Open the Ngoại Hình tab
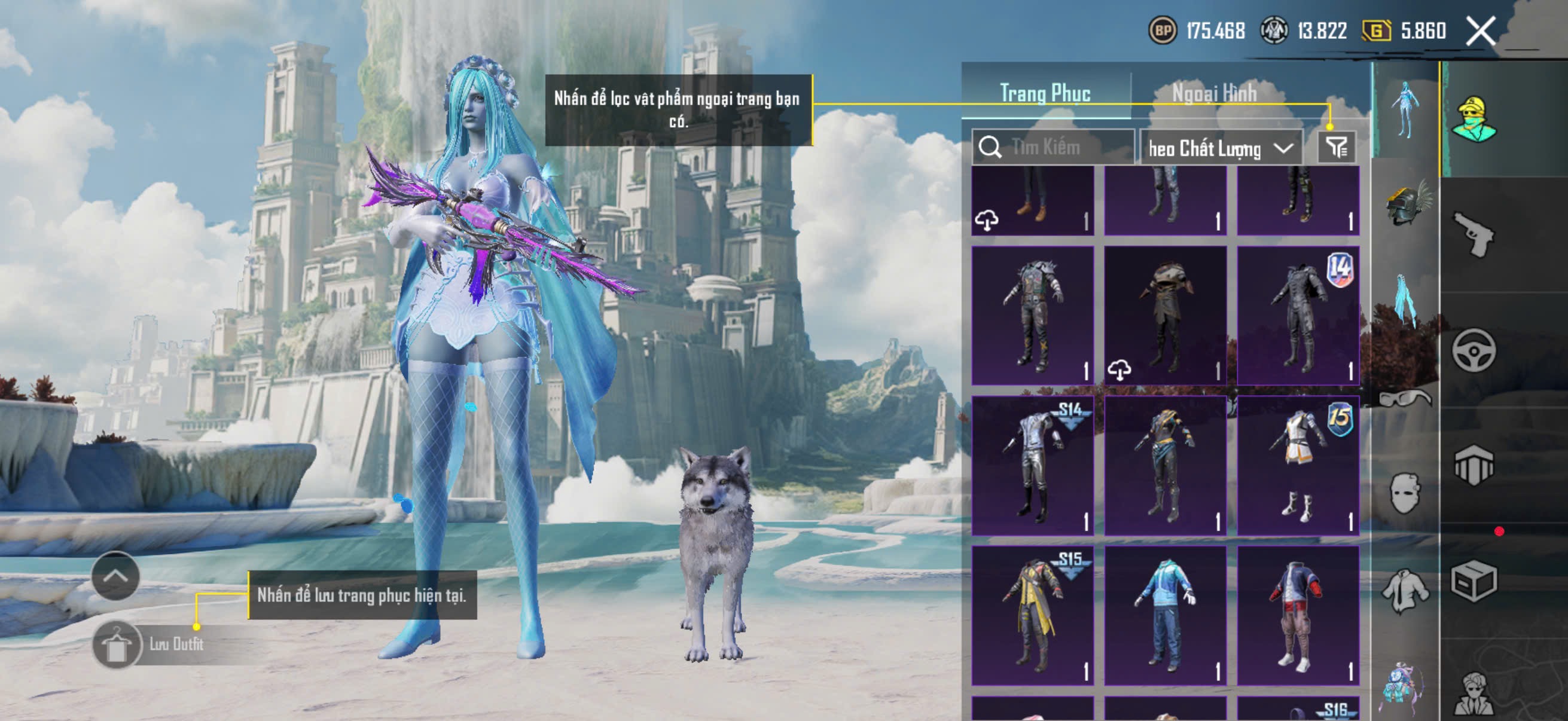This screenshot has height=721, width=1568. click(x=1215, y=94)
